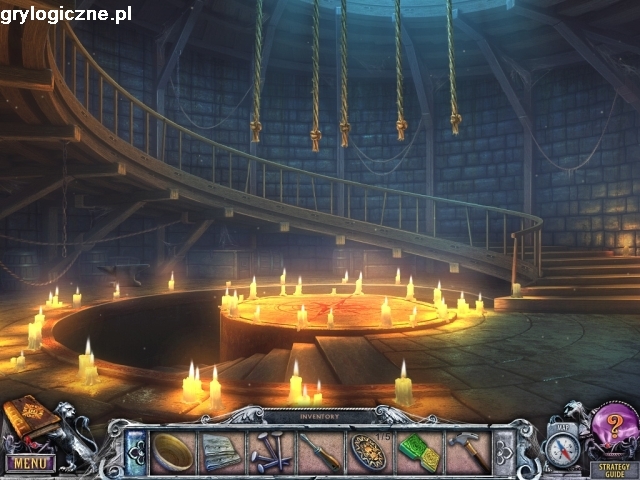The width and height of the screenshot is (640, 480).
Task: Select the ornate oval medallion item
Action: pos(368,452)
